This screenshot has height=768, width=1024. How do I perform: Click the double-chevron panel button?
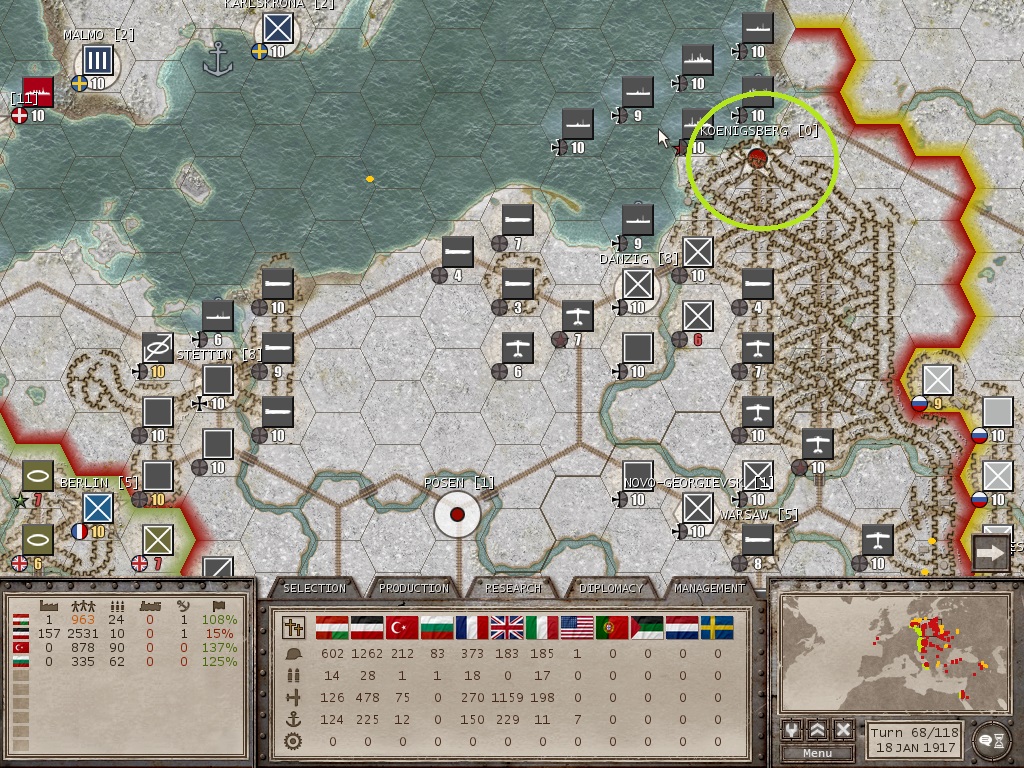(818, 730)
